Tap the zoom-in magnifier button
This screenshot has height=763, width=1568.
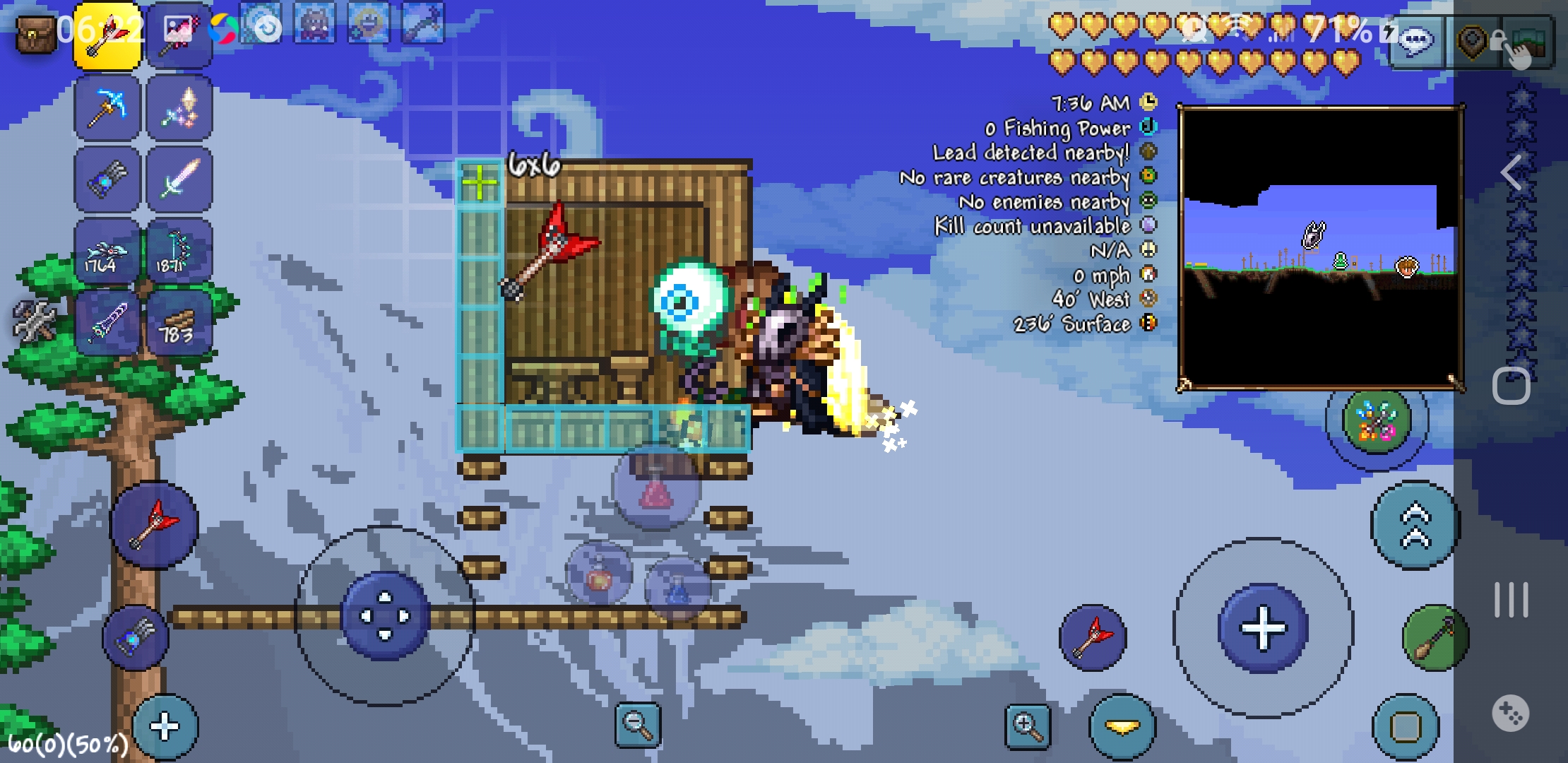(1028, 725)
